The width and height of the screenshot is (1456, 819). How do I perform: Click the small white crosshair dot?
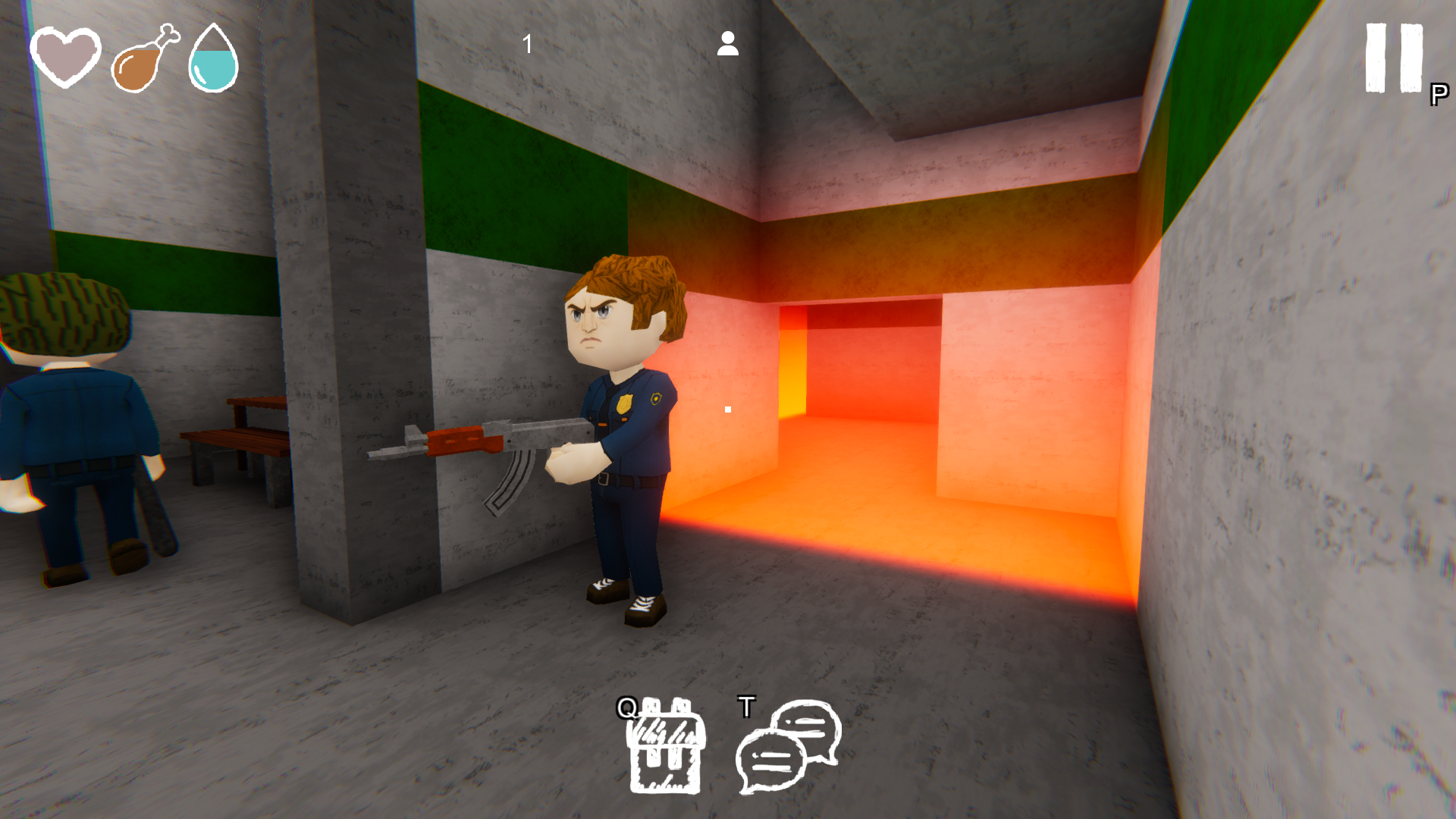click(727, 409)
